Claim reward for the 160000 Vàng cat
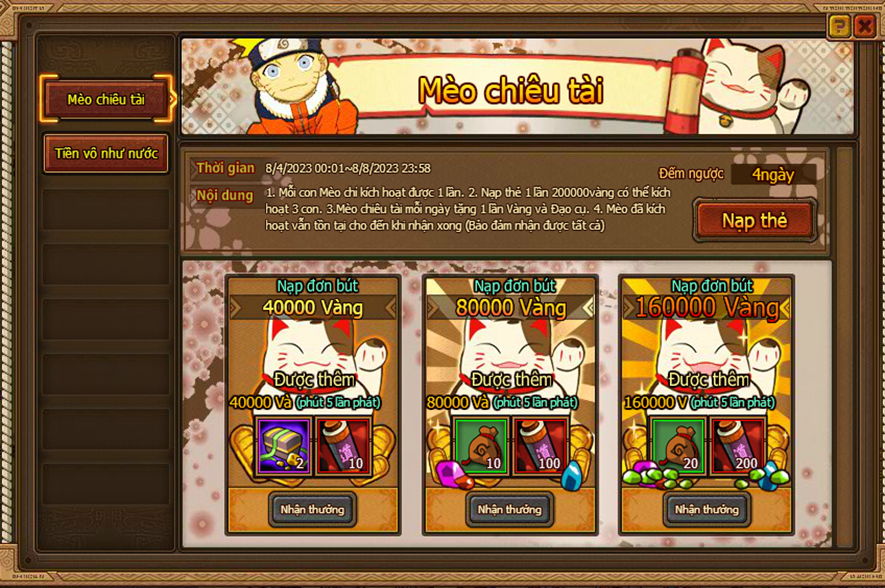This screenshot has height=588, width=885. (x=706, y=509)
